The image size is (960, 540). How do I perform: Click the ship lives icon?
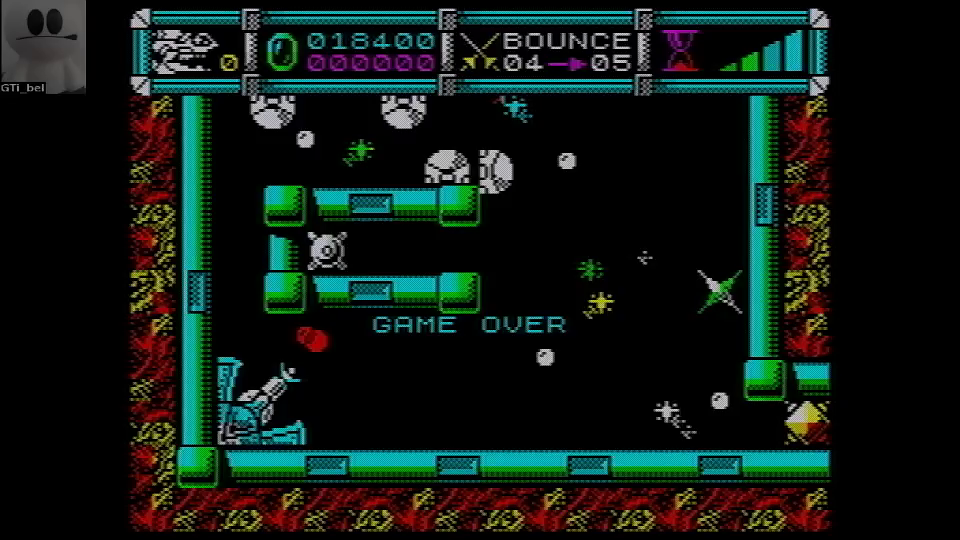coord(185,50)
